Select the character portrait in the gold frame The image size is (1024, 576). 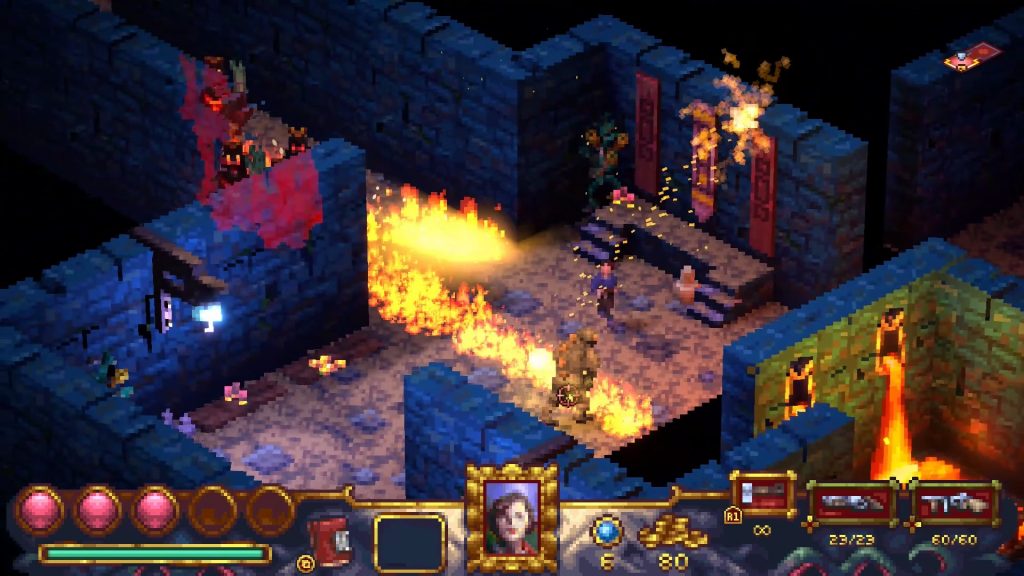[511, 515]
